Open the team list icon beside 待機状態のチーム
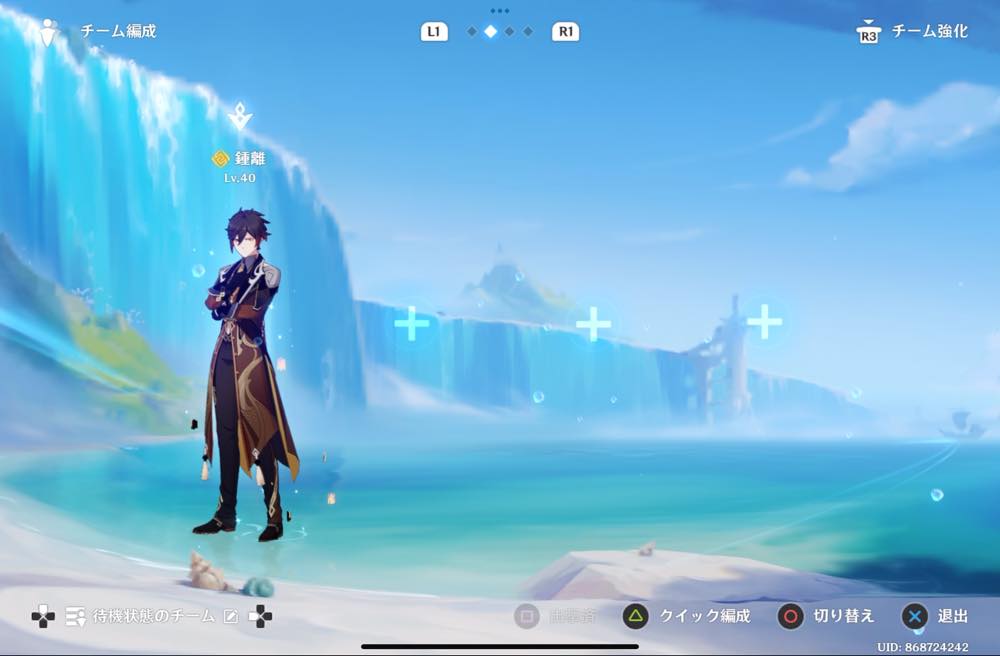The height and width of the screenshot is (656, 1000). [75, 617]
